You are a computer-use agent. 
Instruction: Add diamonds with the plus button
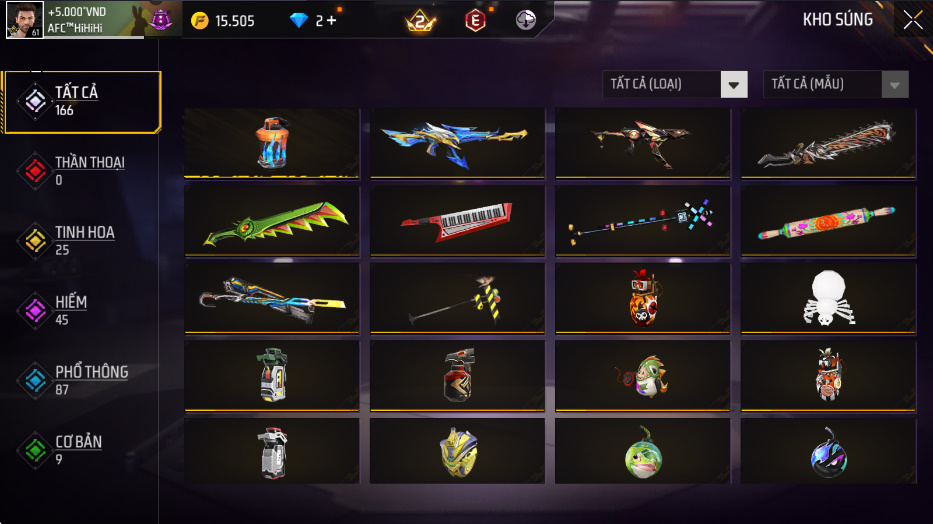point(331,20)
